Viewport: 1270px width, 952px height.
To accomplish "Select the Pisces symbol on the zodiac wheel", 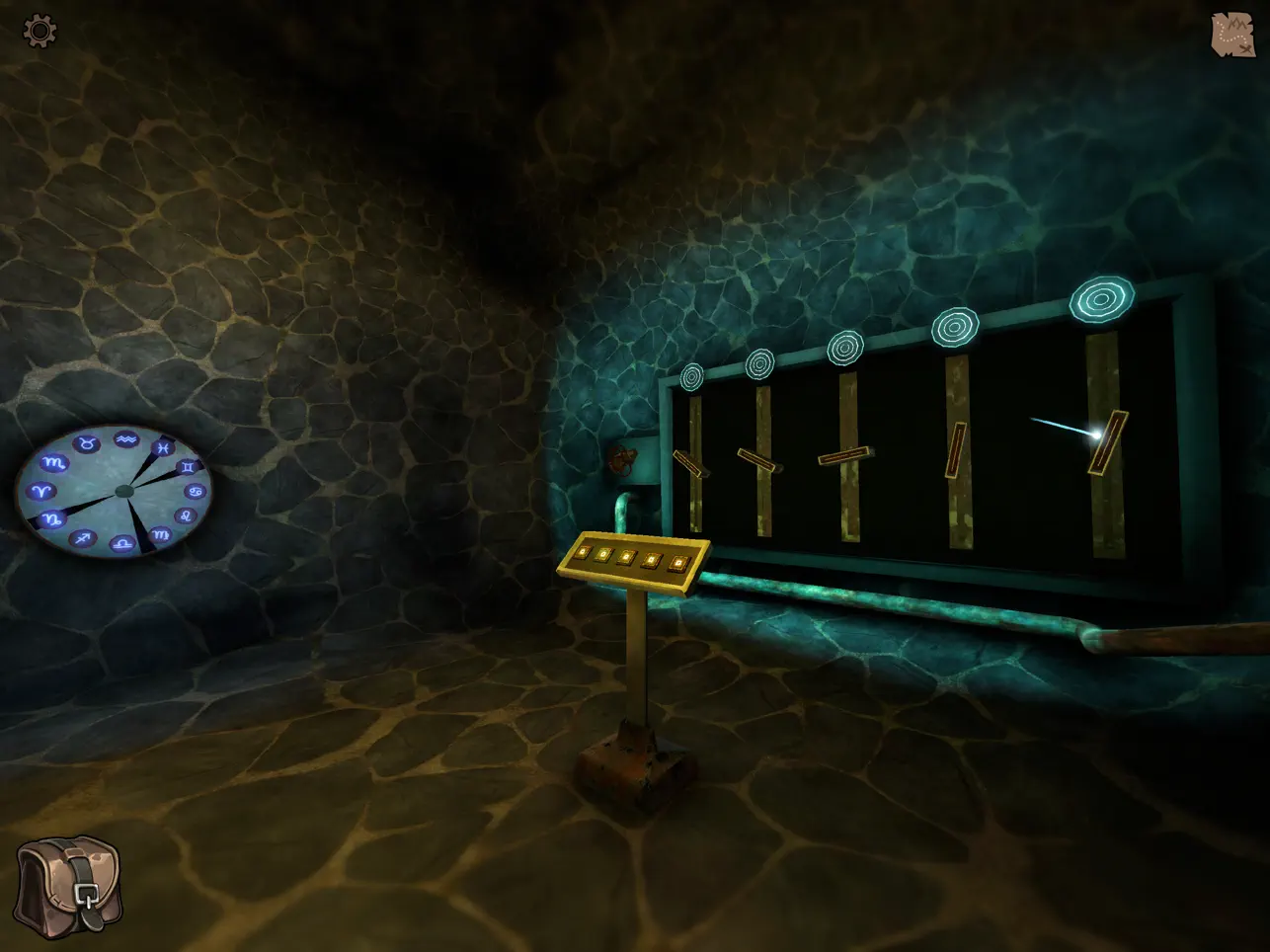I will (164, 447).
